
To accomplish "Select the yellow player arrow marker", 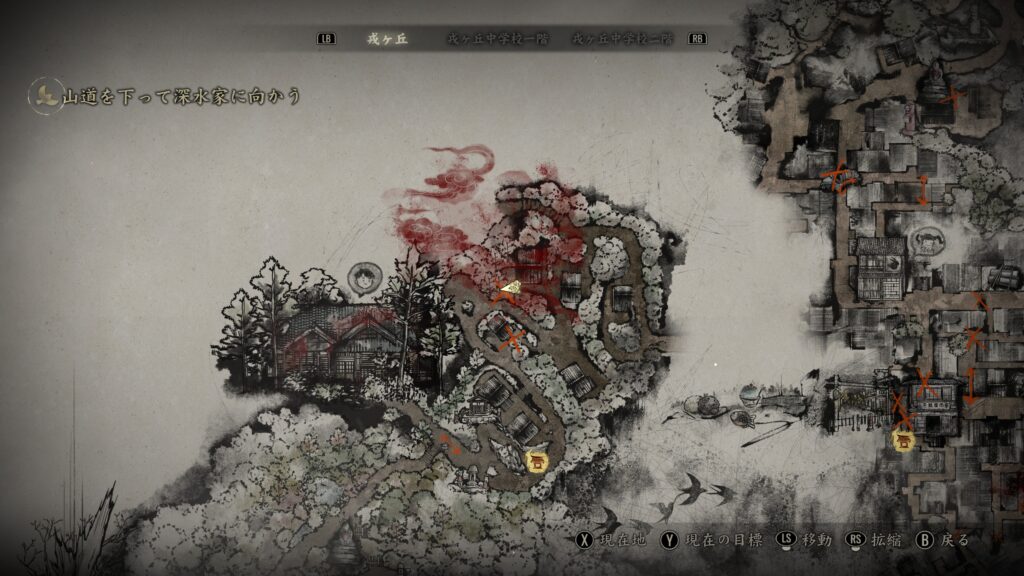I will pos(510,288).
